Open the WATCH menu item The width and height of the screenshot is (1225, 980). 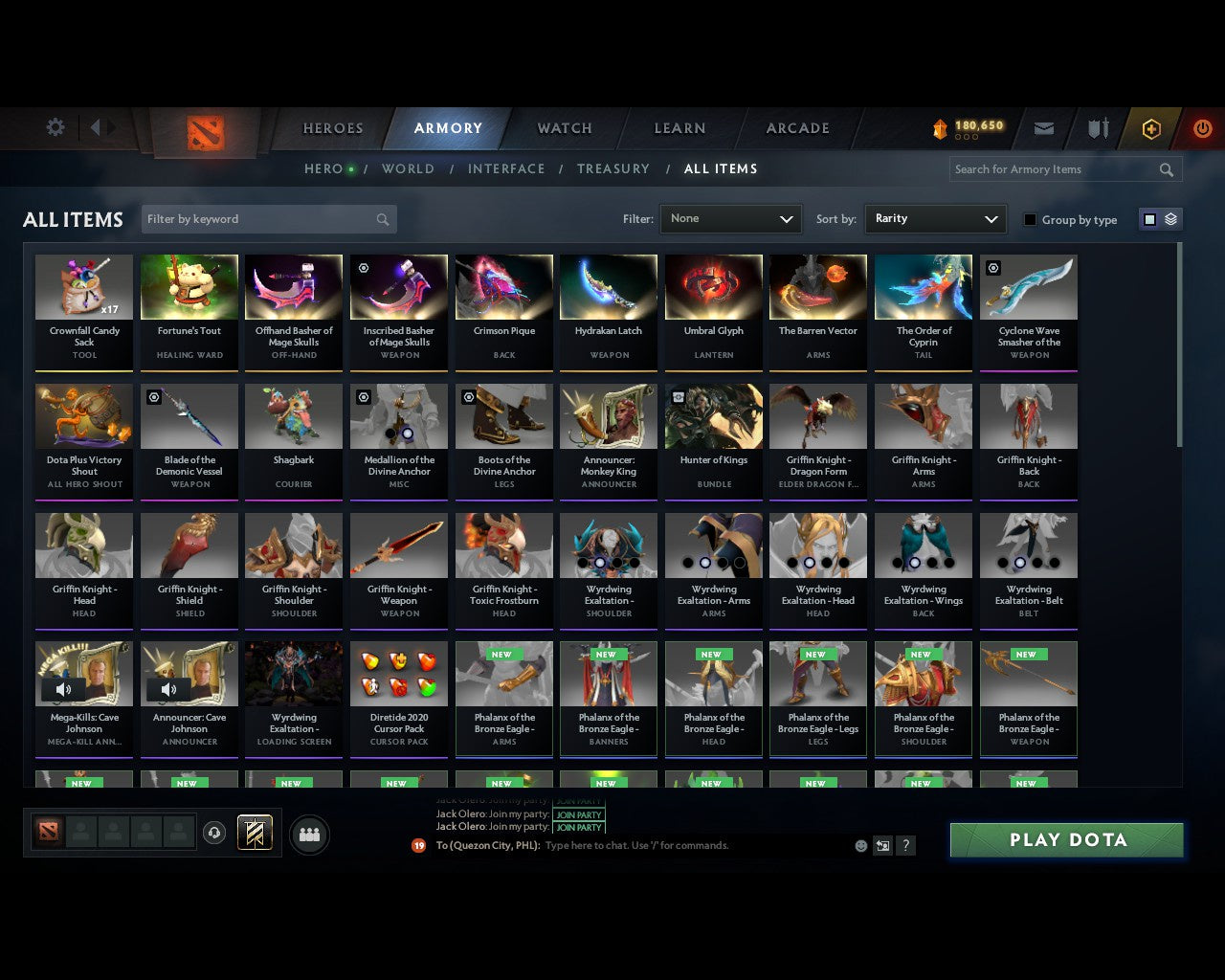click(563, 128)
